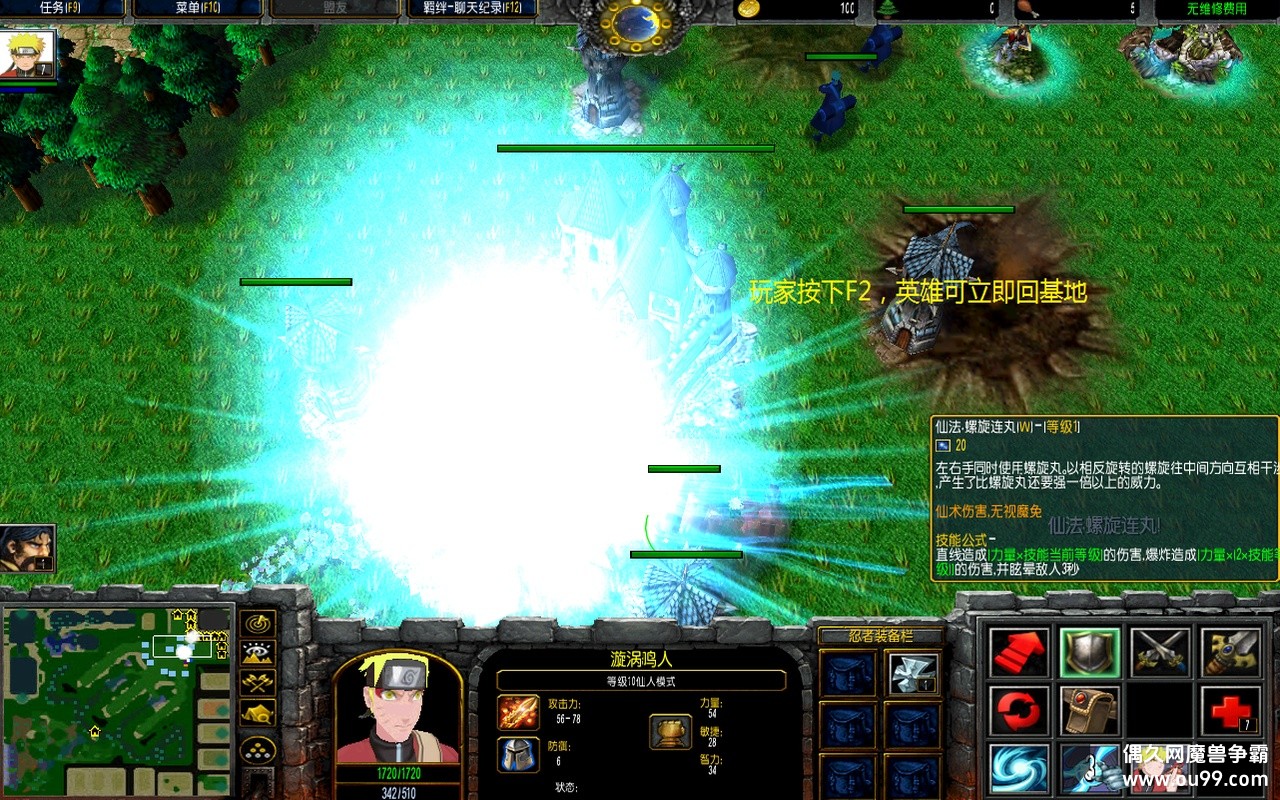
Task: Select the Naruto hero portrait icon
Action: point(28,54)
